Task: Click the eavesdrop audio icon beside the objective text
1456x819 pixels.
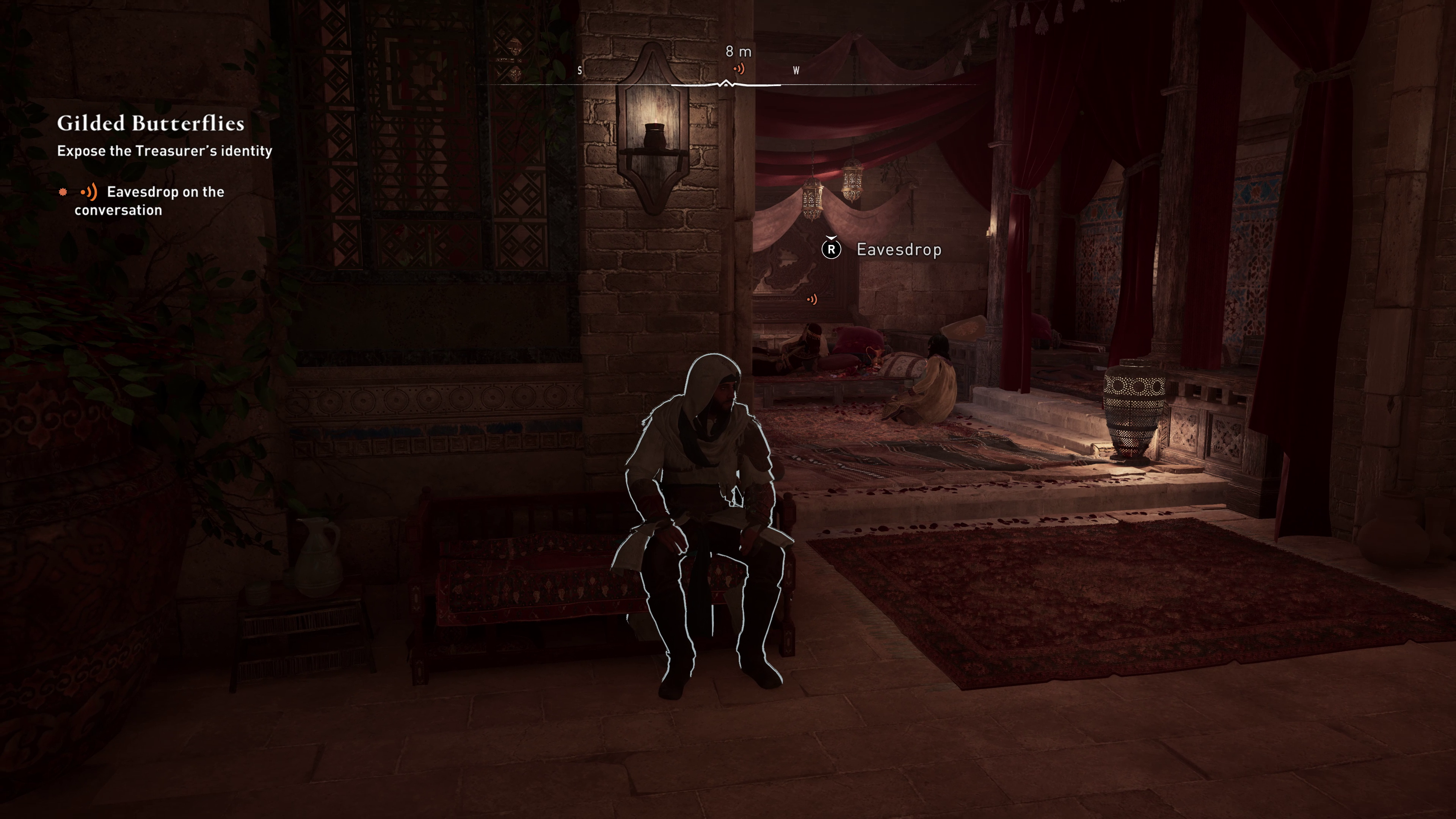Action: pos(89,192)
